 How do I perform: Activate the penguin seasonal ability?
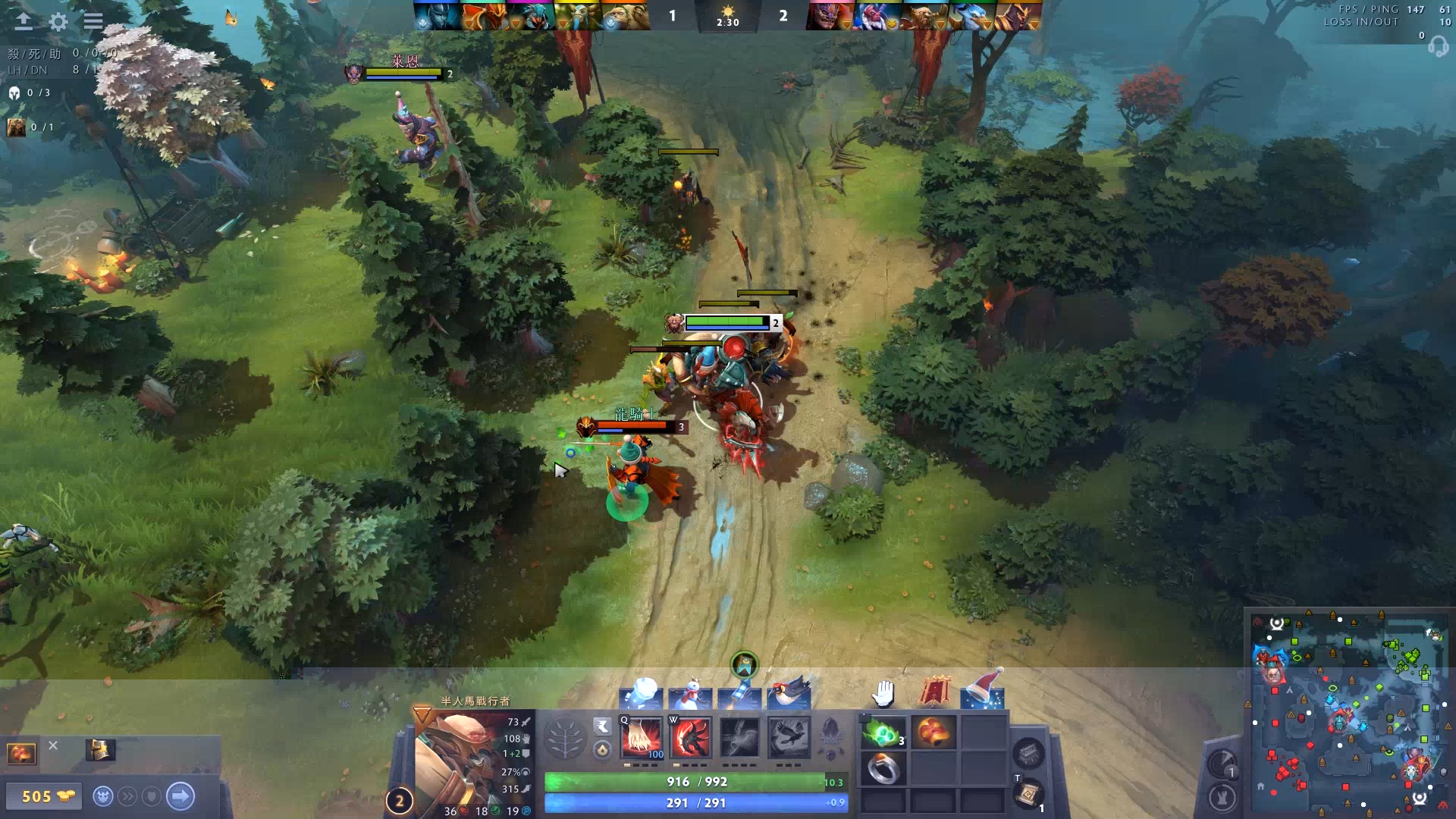click(x=789, y=693)
